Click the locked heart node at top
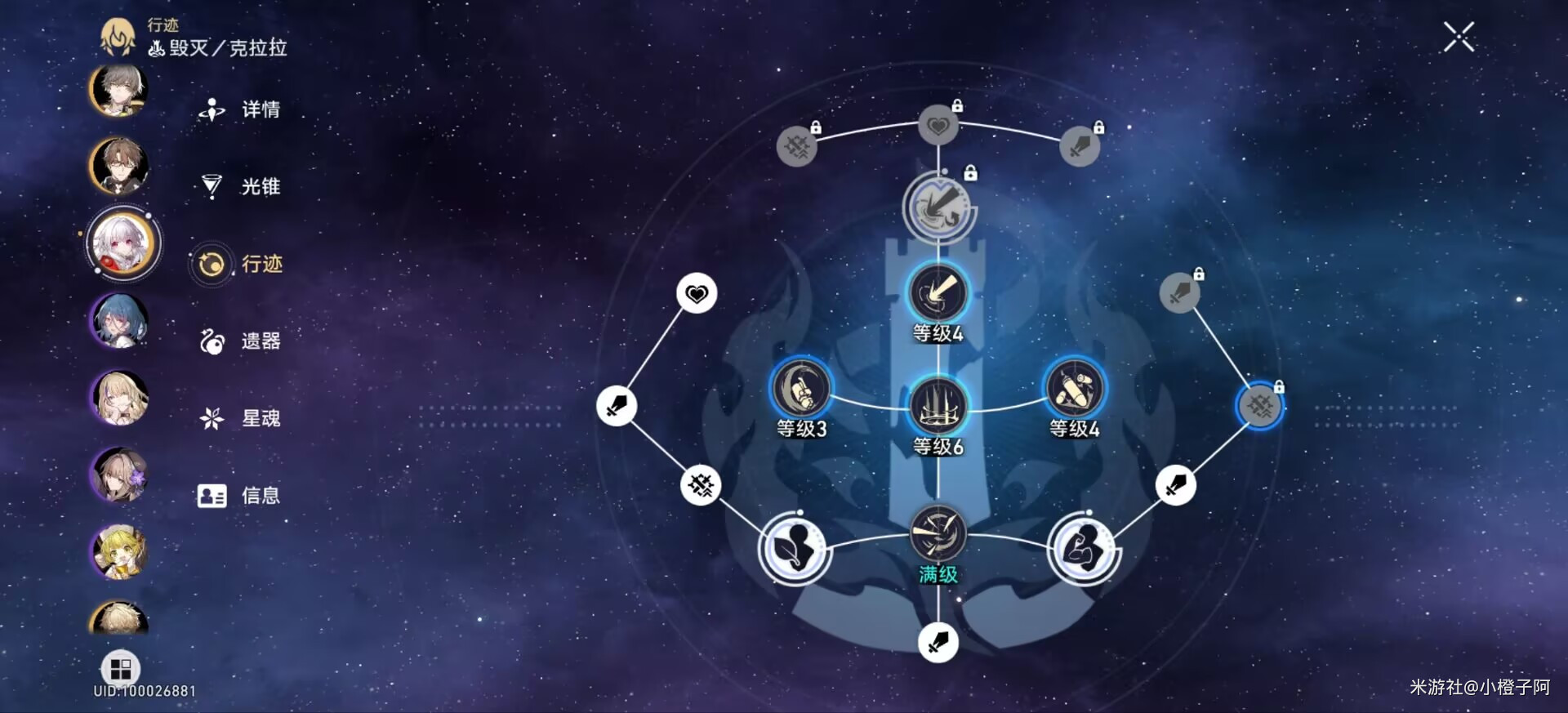Image resolution: width=1568 pixels, height=713 pixels. click(x=938, y=127)
